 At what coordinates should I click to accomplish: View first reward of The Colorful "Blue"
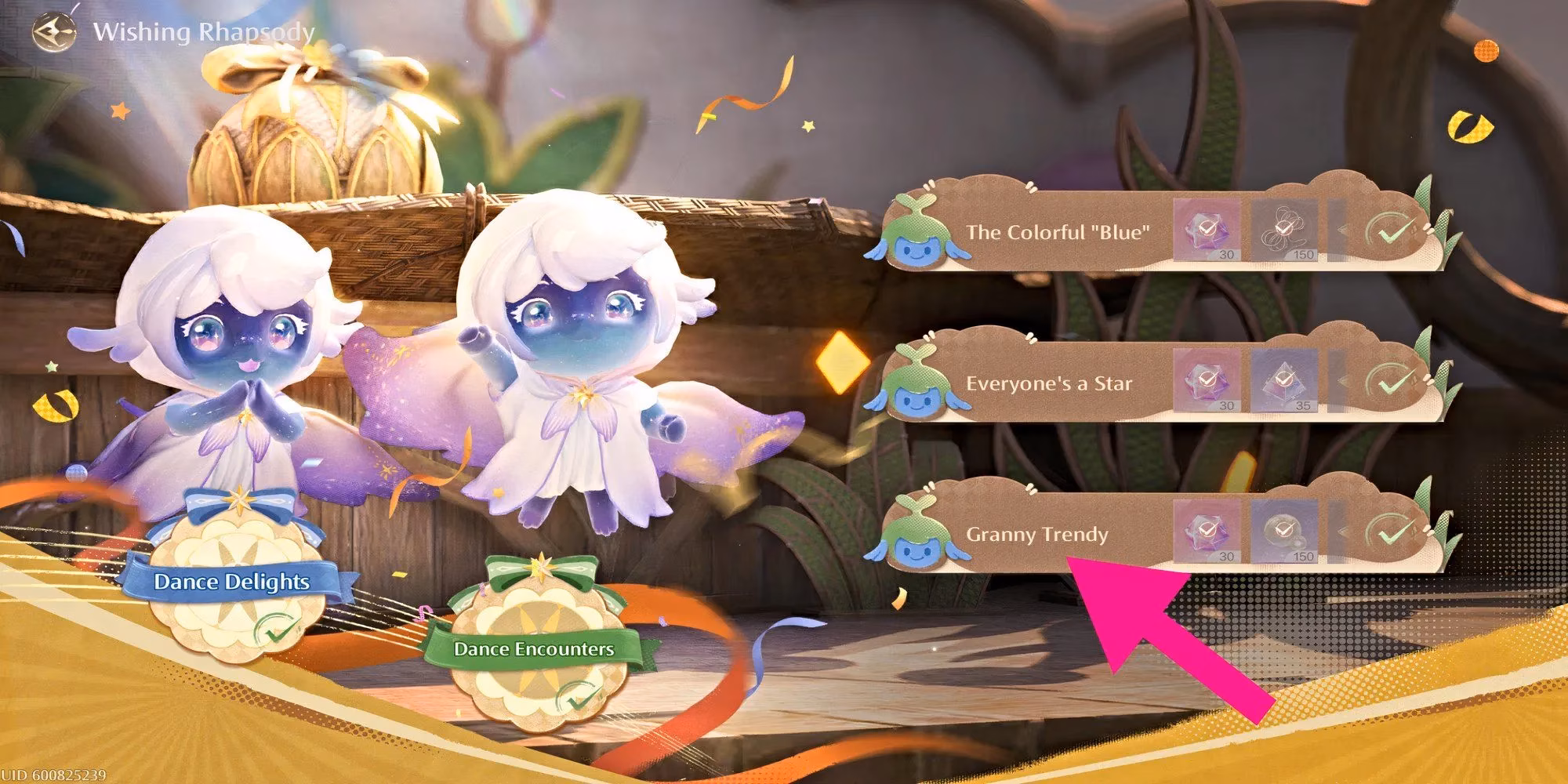pyautogui.click(x=1207, y=230)
